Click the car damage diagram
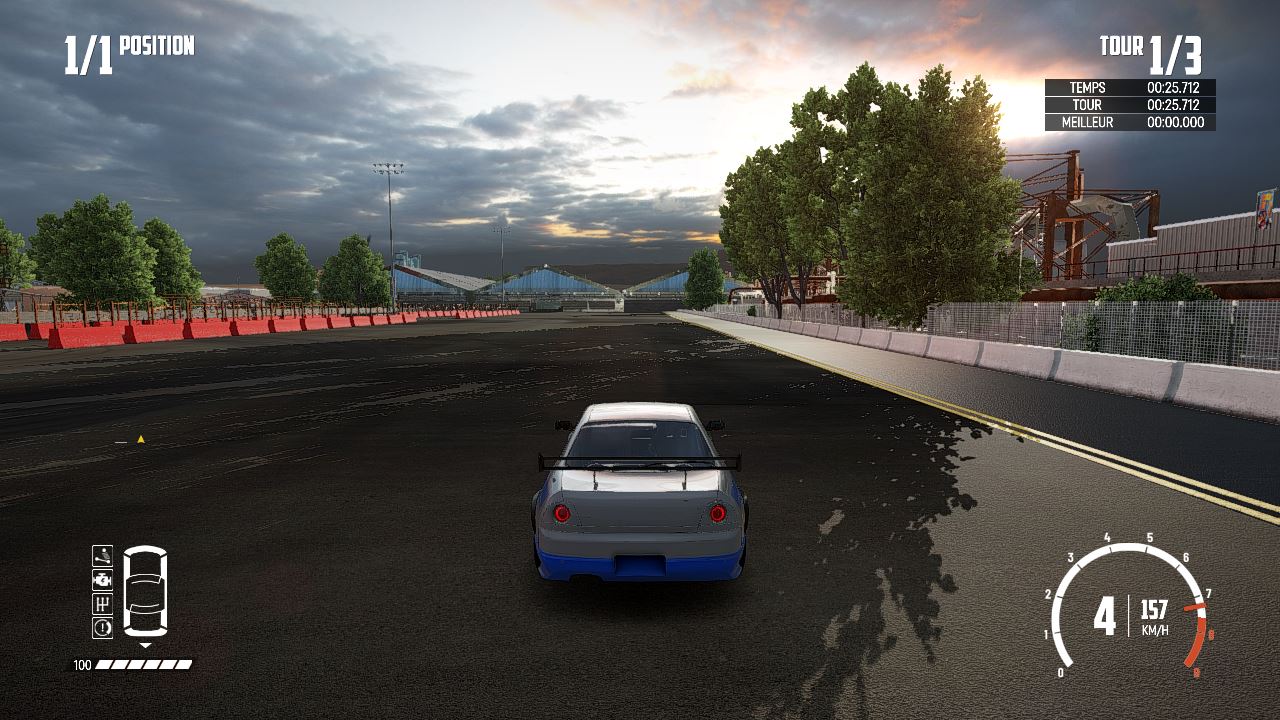The height and width of the screenshot is (720, 1280). 145,592
